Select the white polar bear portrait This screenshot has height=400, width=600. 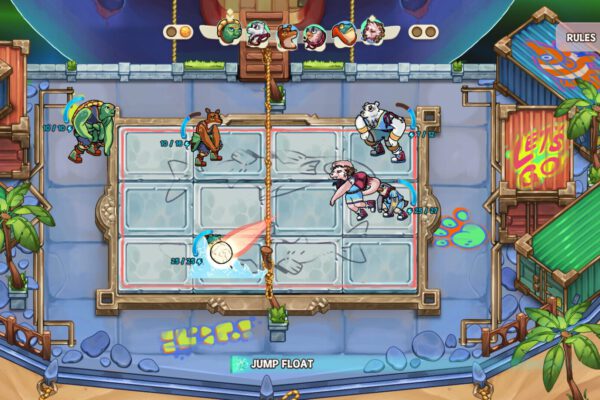pos(259,33)
